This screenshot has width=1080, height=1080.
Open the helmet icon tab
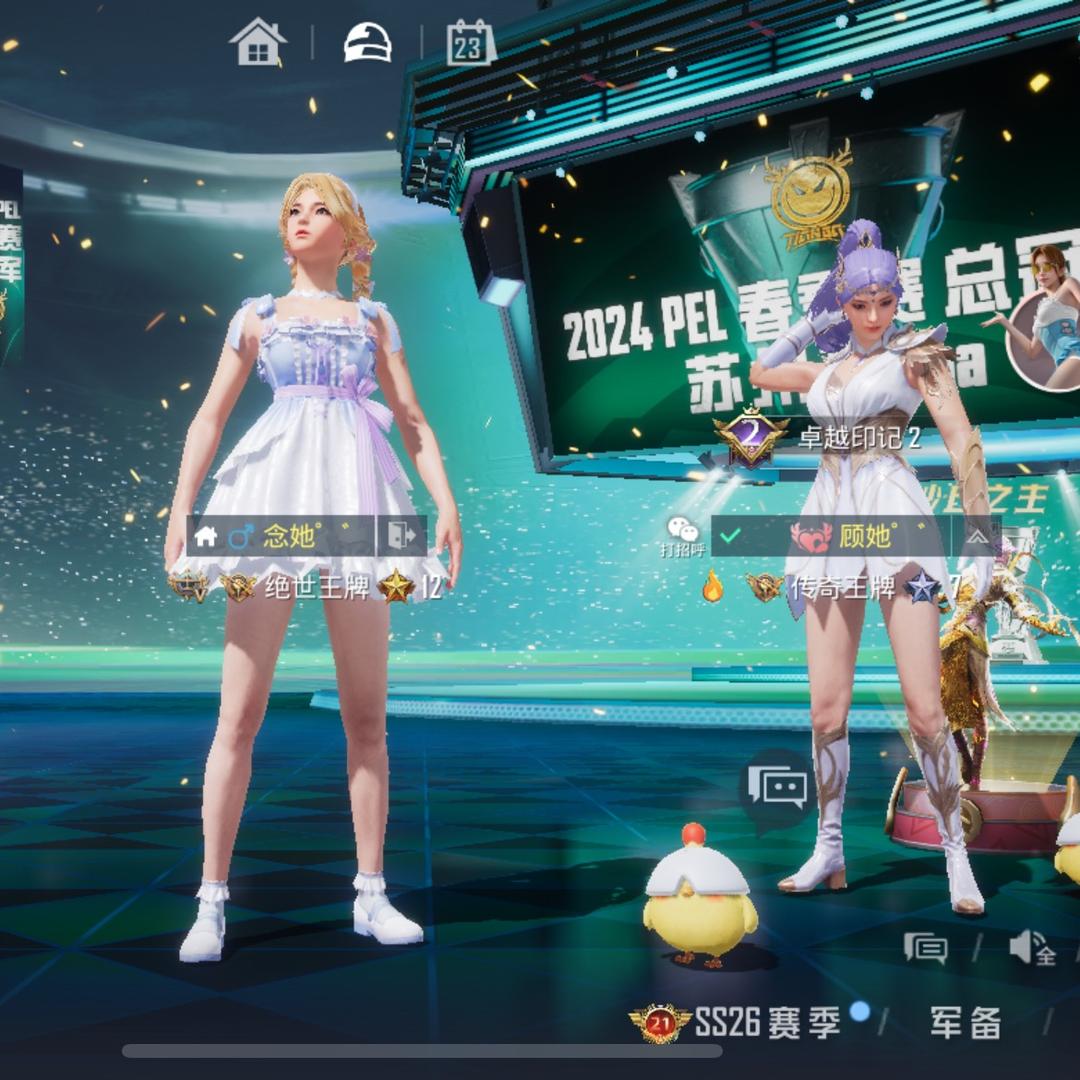367,42
